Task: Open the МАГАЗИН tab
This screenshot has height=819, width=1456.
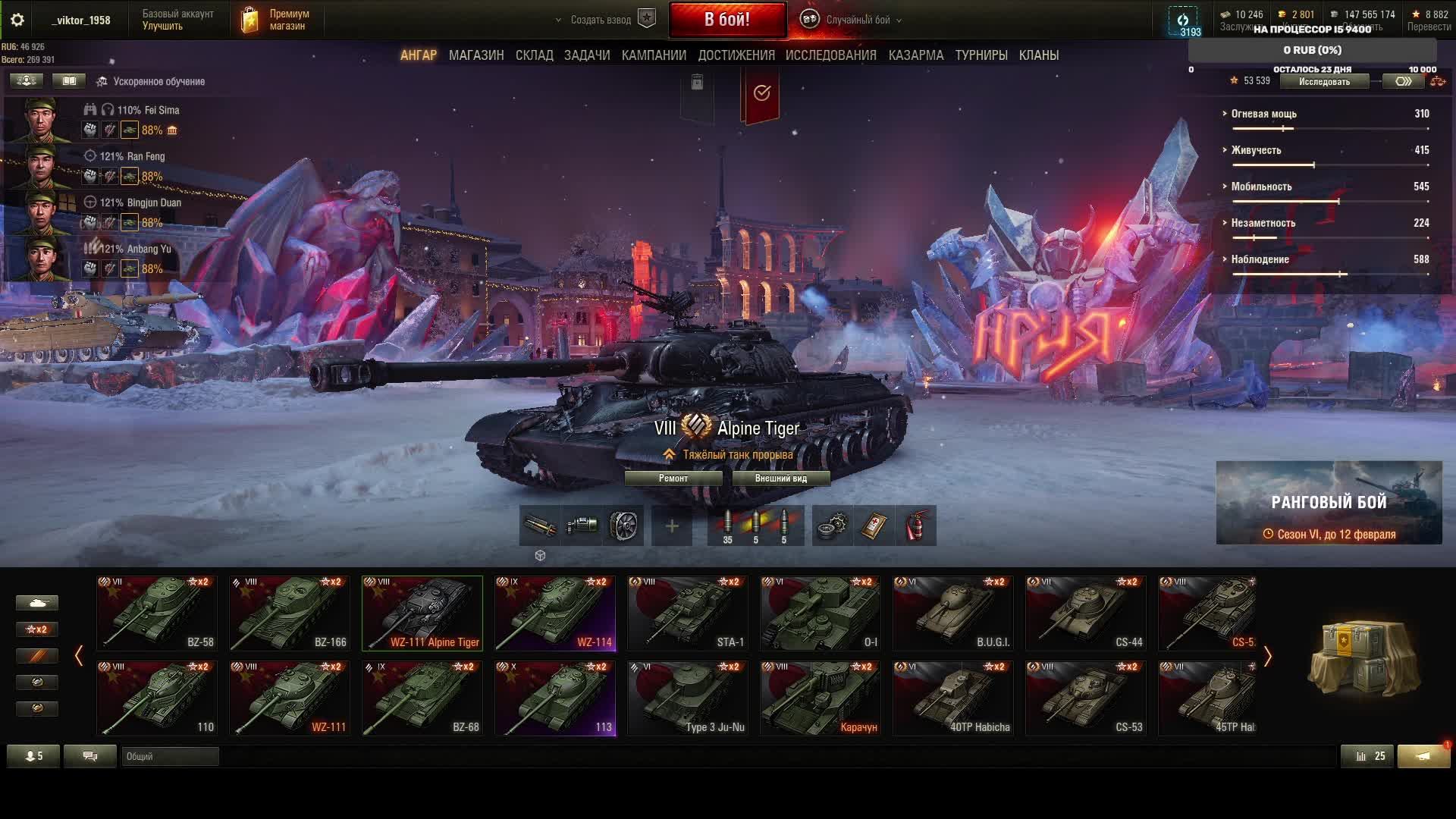Action: [x=475, y=55]
